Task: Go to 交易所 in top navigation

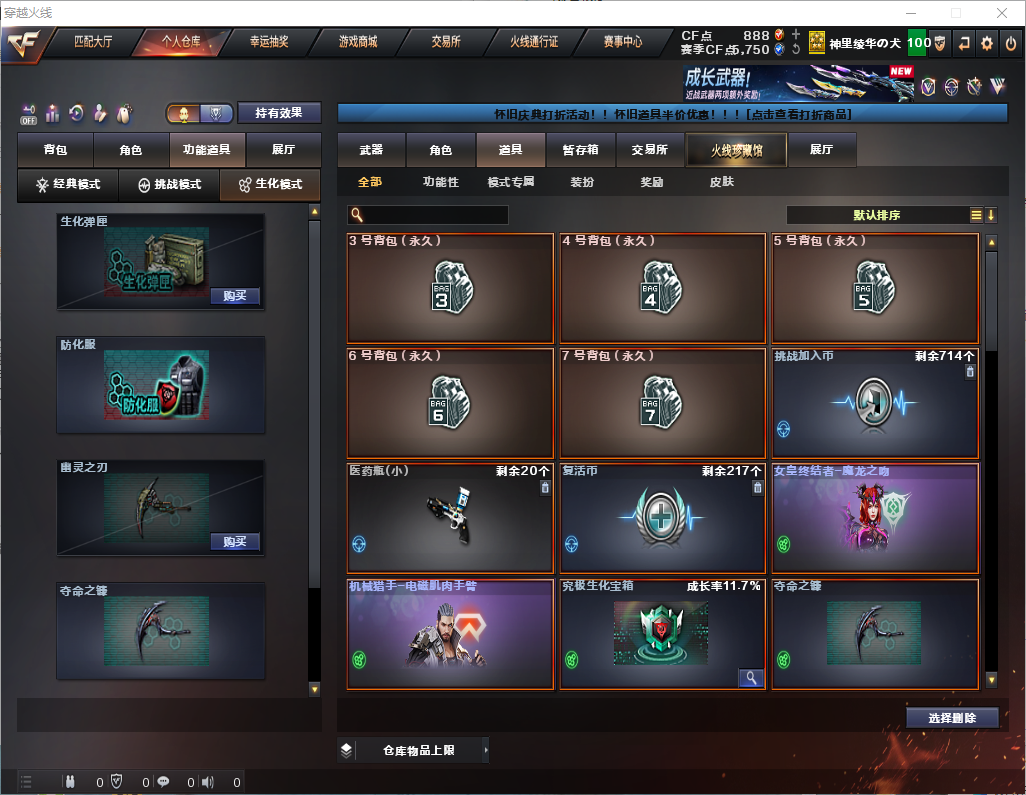Action: [446, 42]
